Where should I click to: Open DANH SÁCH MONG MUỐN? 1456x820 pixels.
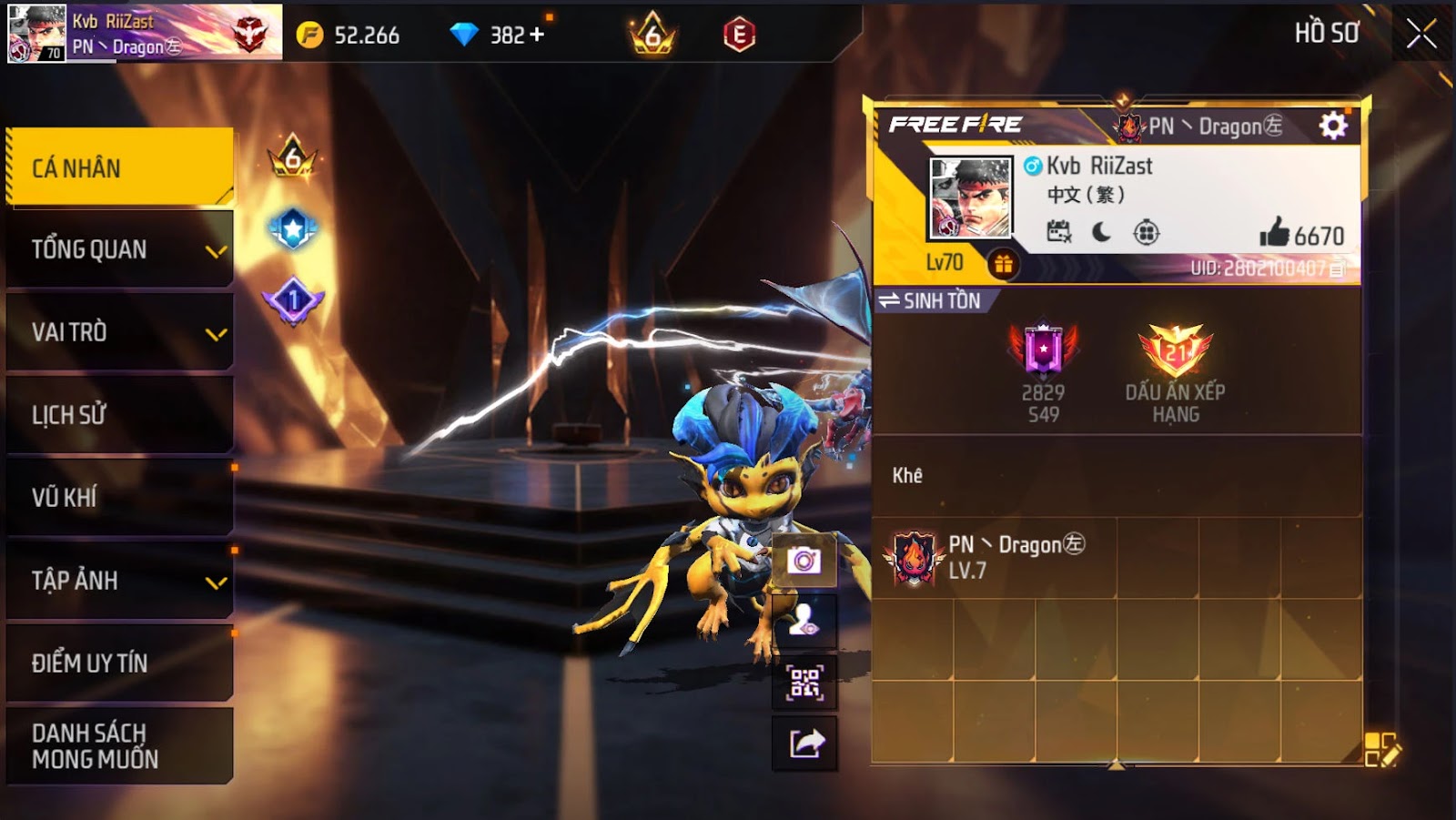(x=119, y=745)
